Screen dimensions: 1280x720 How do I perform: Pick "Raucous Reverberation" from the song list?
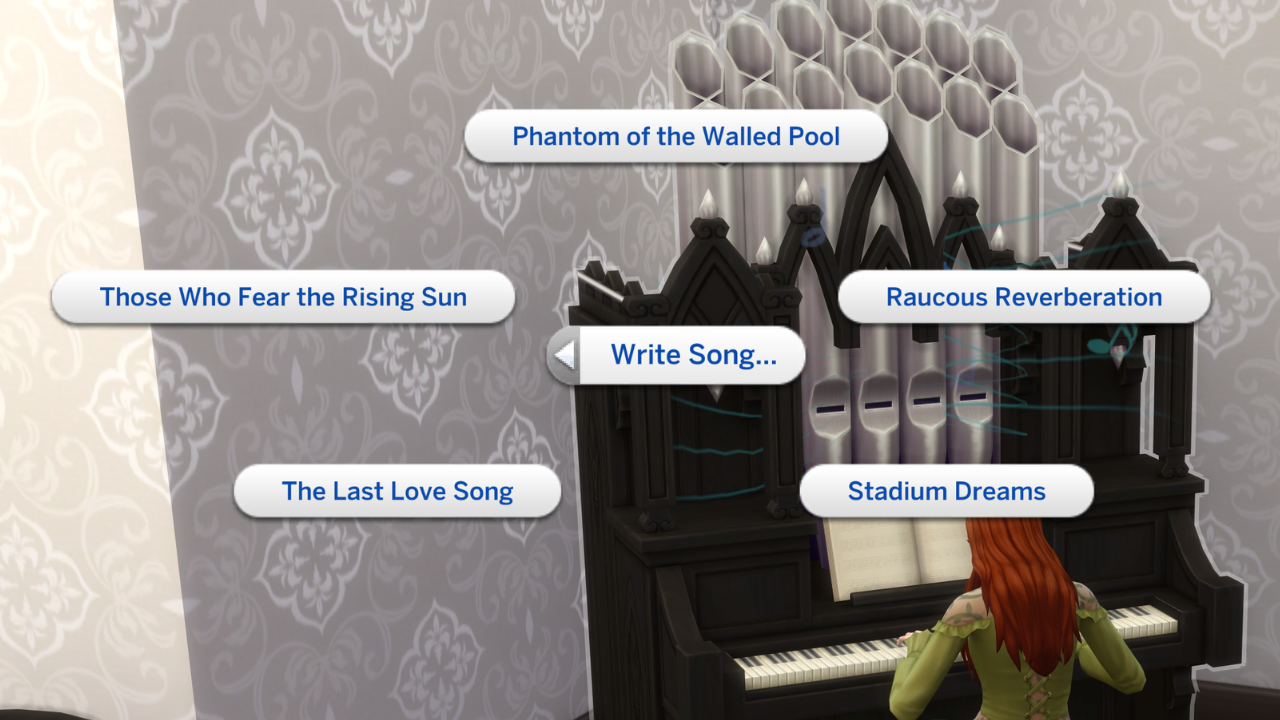tap(1023, 296)
